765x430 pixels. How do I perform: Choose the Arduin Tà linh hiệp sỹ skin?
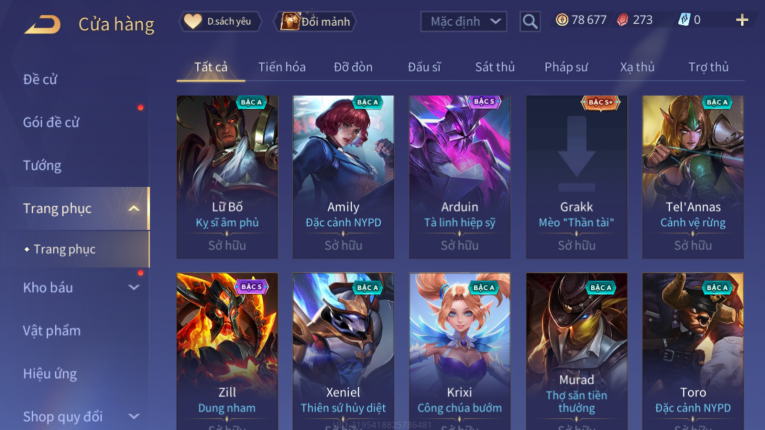459,177
